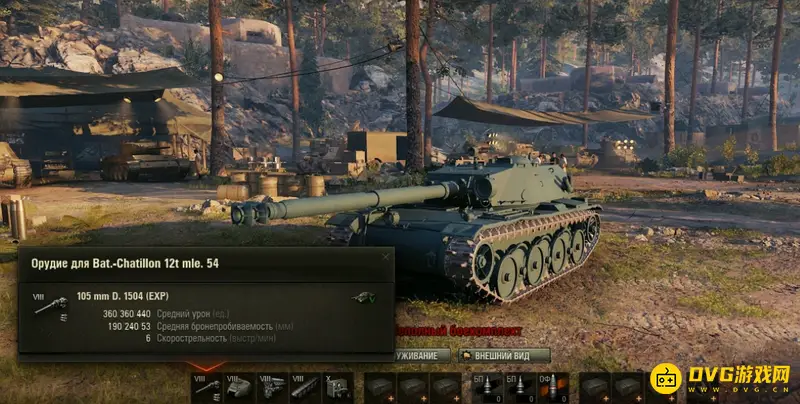Select the tier X radio module slot
Image resolution: width=800 pixels, height=404 pixels.
click(x=336, y=388)
